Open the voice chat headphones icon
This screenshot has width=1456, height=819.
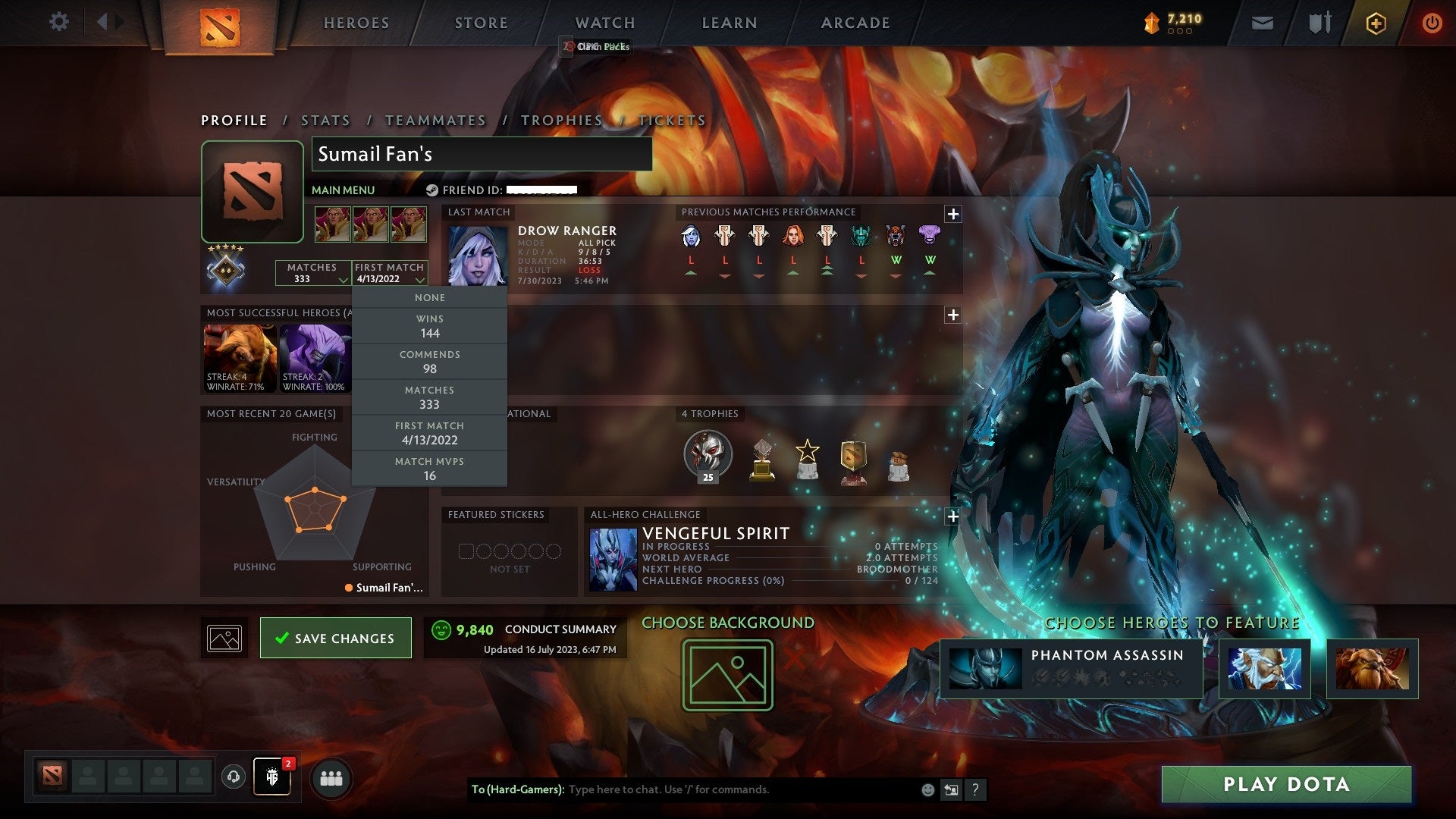tap(233, 777)
